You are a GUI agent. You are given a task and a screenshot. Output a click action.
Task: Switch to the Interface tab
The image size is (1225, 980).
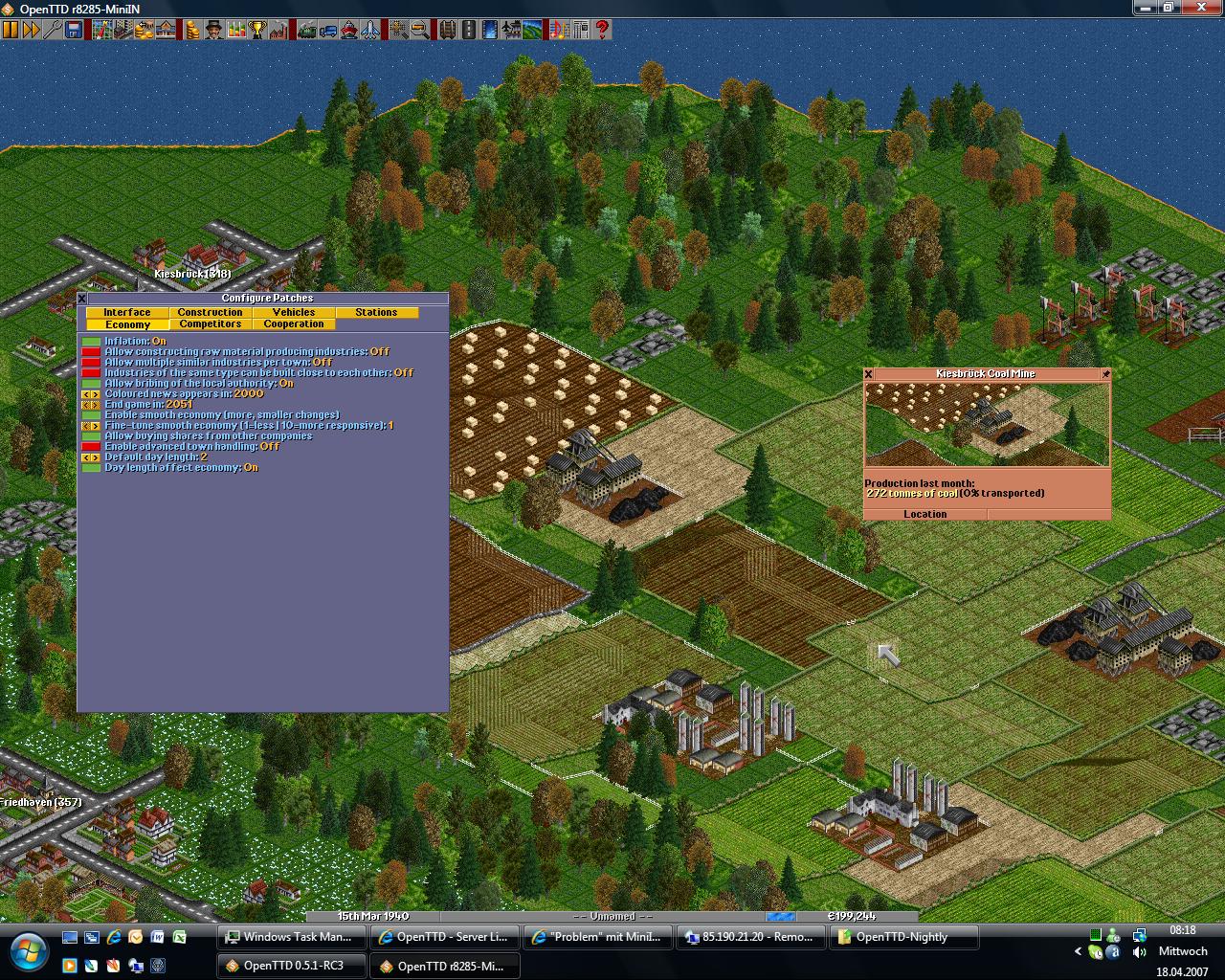click(127, 312)
